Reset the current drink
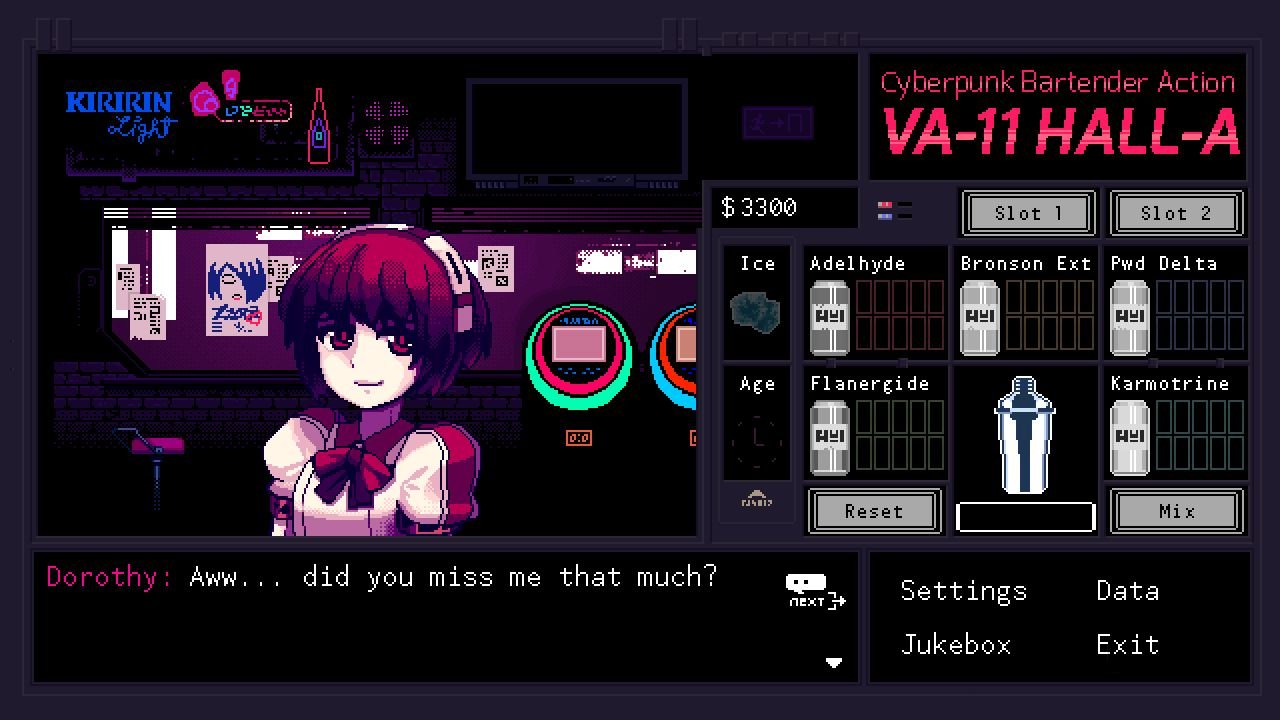 tap(874, 511)
